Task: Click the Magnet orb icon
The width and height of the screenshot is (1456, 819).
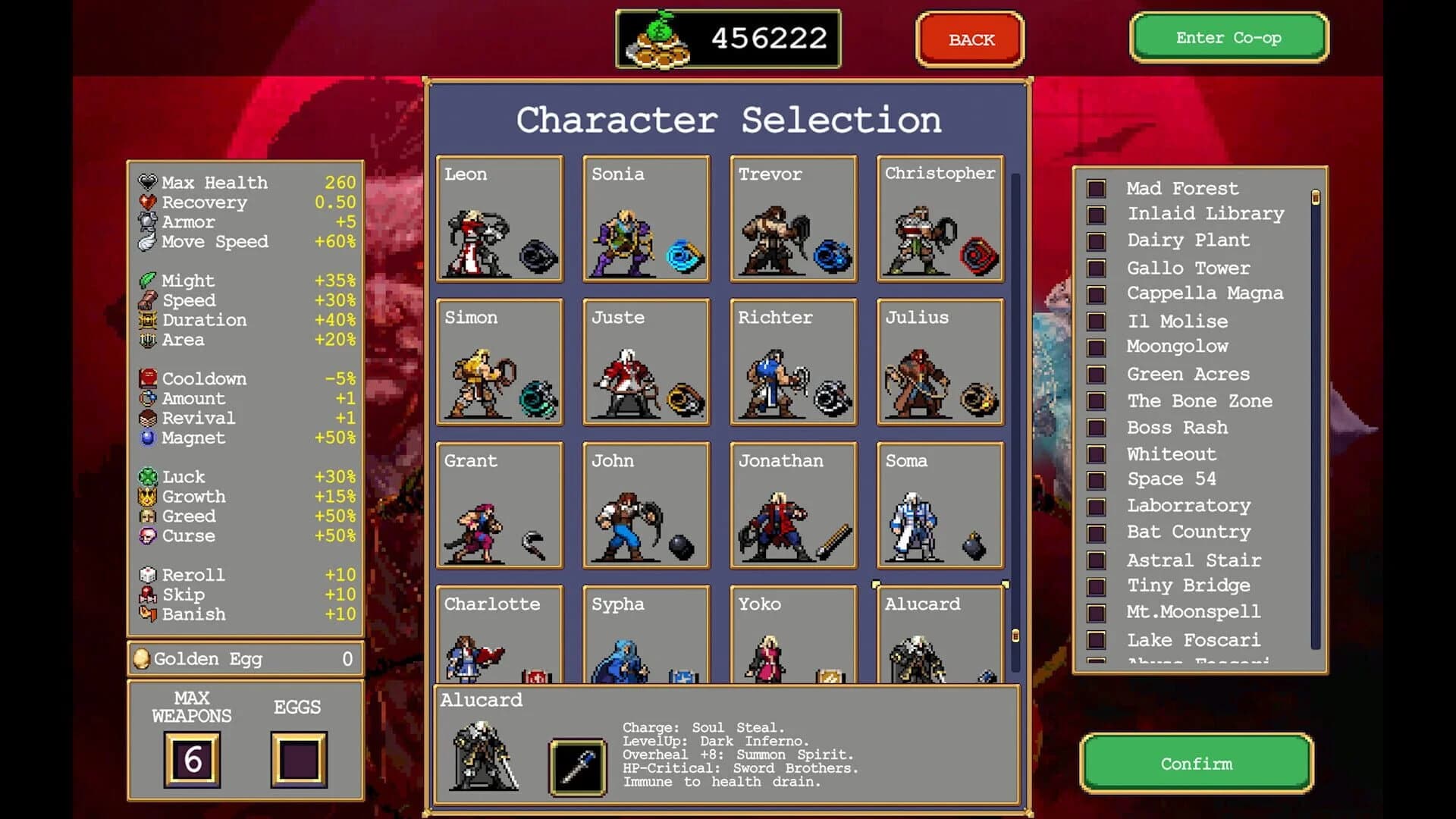Action: pyautogui.click(x=146, y=438)
